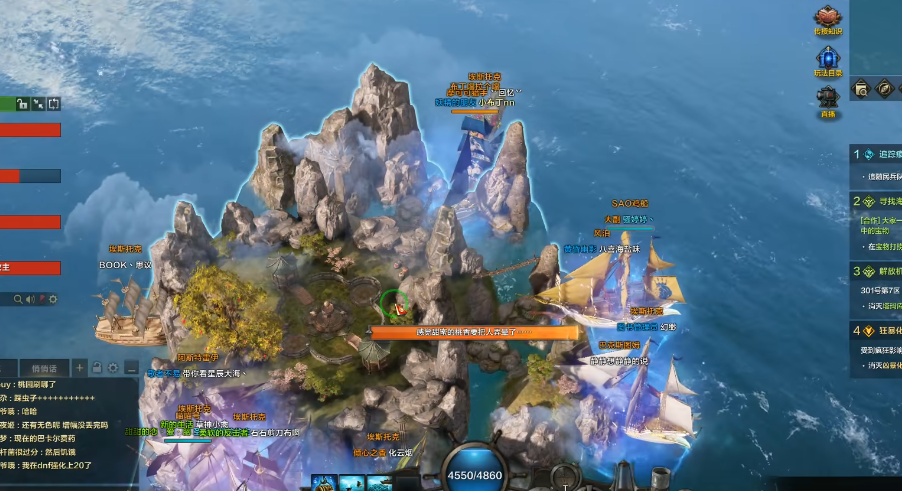Select quest 1 in the objective tracker
Screen dimensions: 902x491
(x=857, y=154)
